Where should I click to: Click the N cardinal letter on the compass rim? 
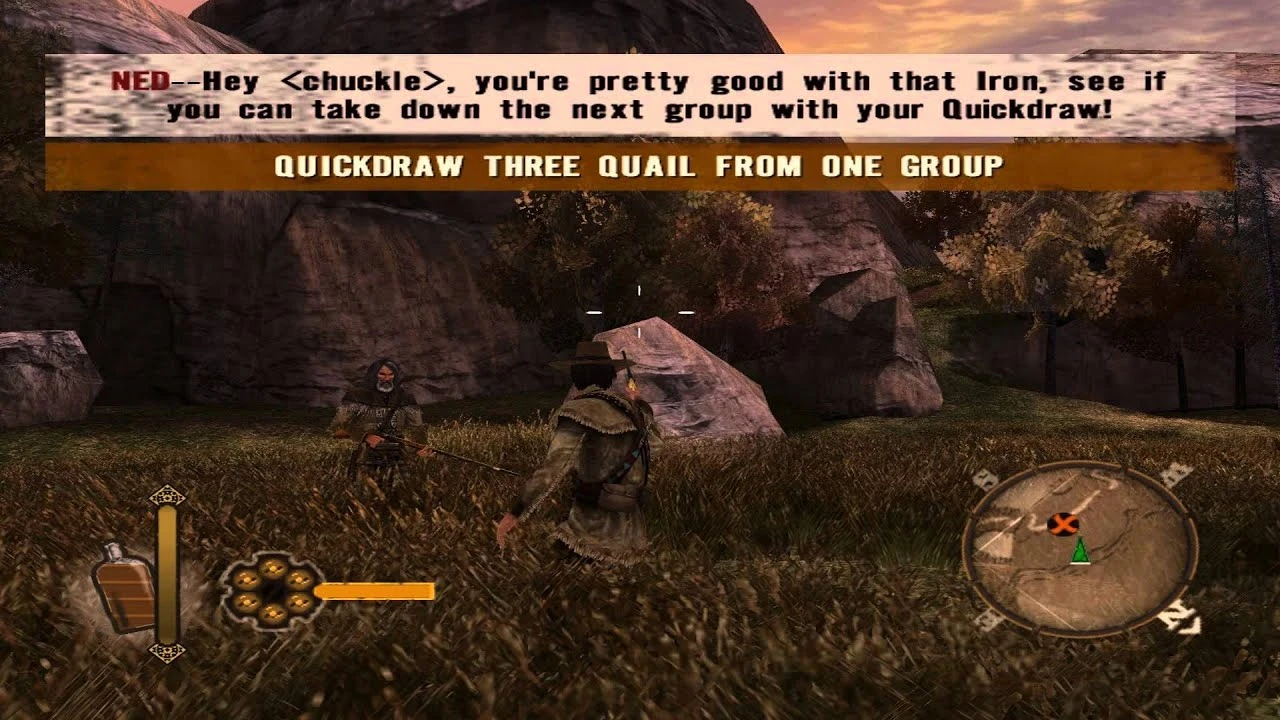[x=1180, y=615]
